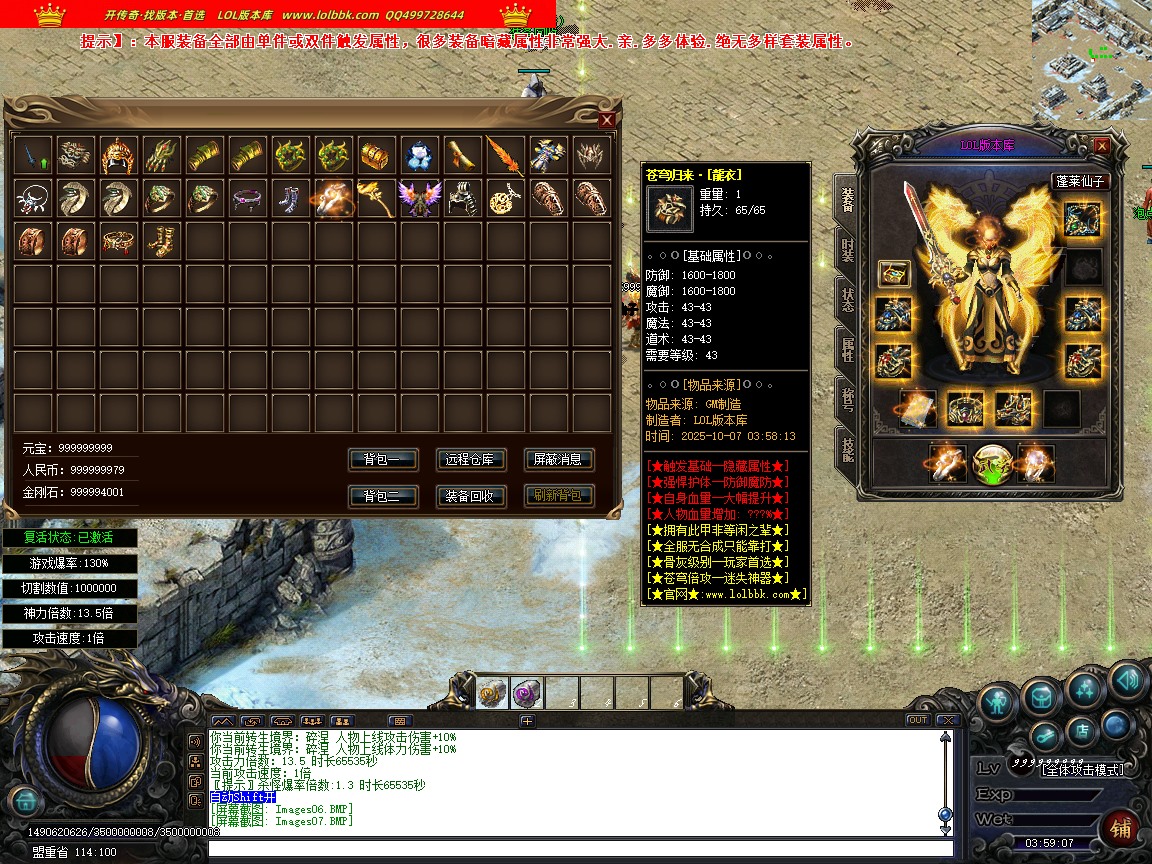The image size is (1152, 864).
Task: Close the inventory bag window
Action: (x=606, y=120)
